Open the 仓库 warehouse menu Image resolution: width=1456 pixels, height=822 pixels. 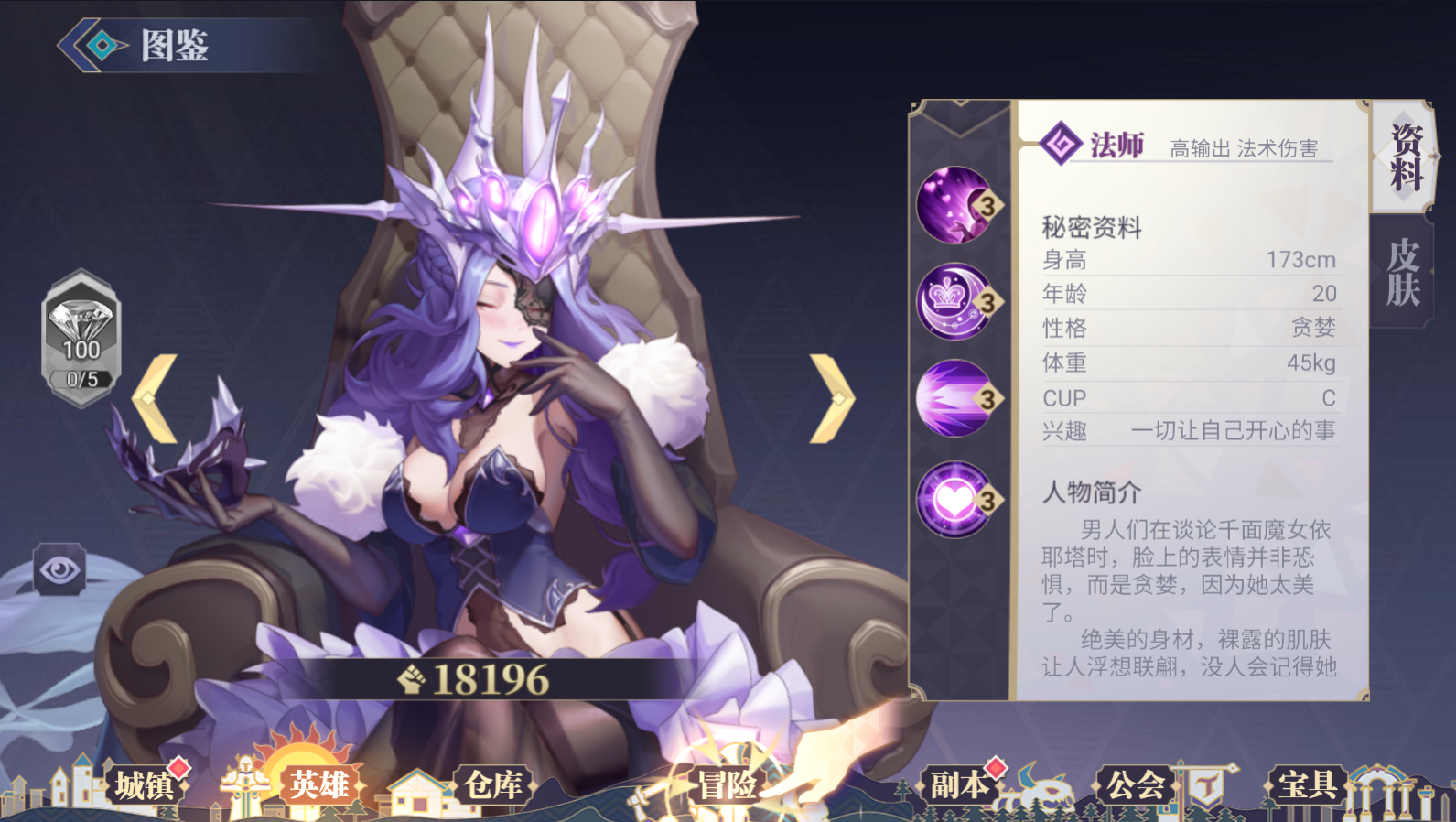492,785
